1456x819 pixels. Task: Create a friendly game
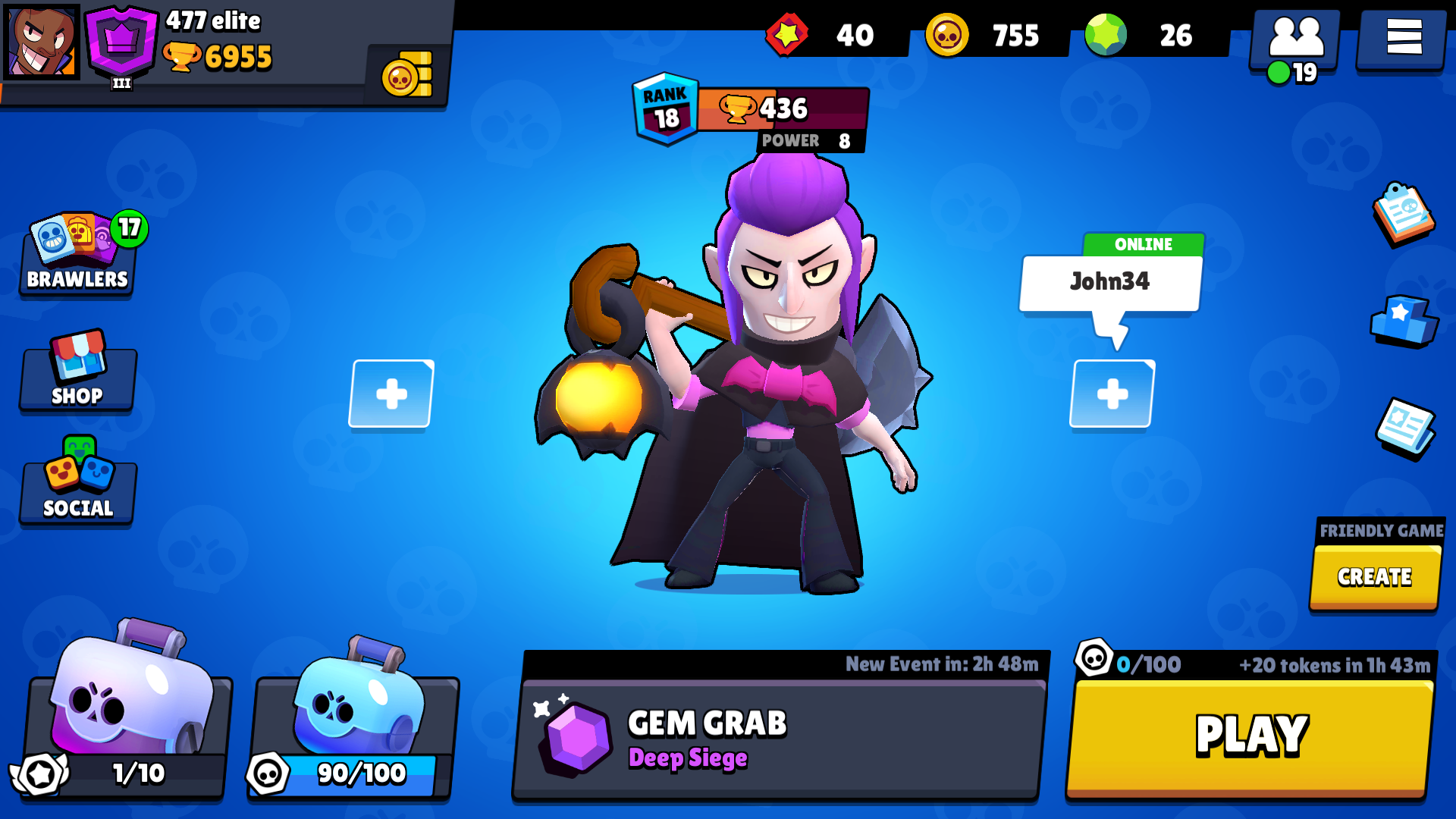tap(1374, 577)
